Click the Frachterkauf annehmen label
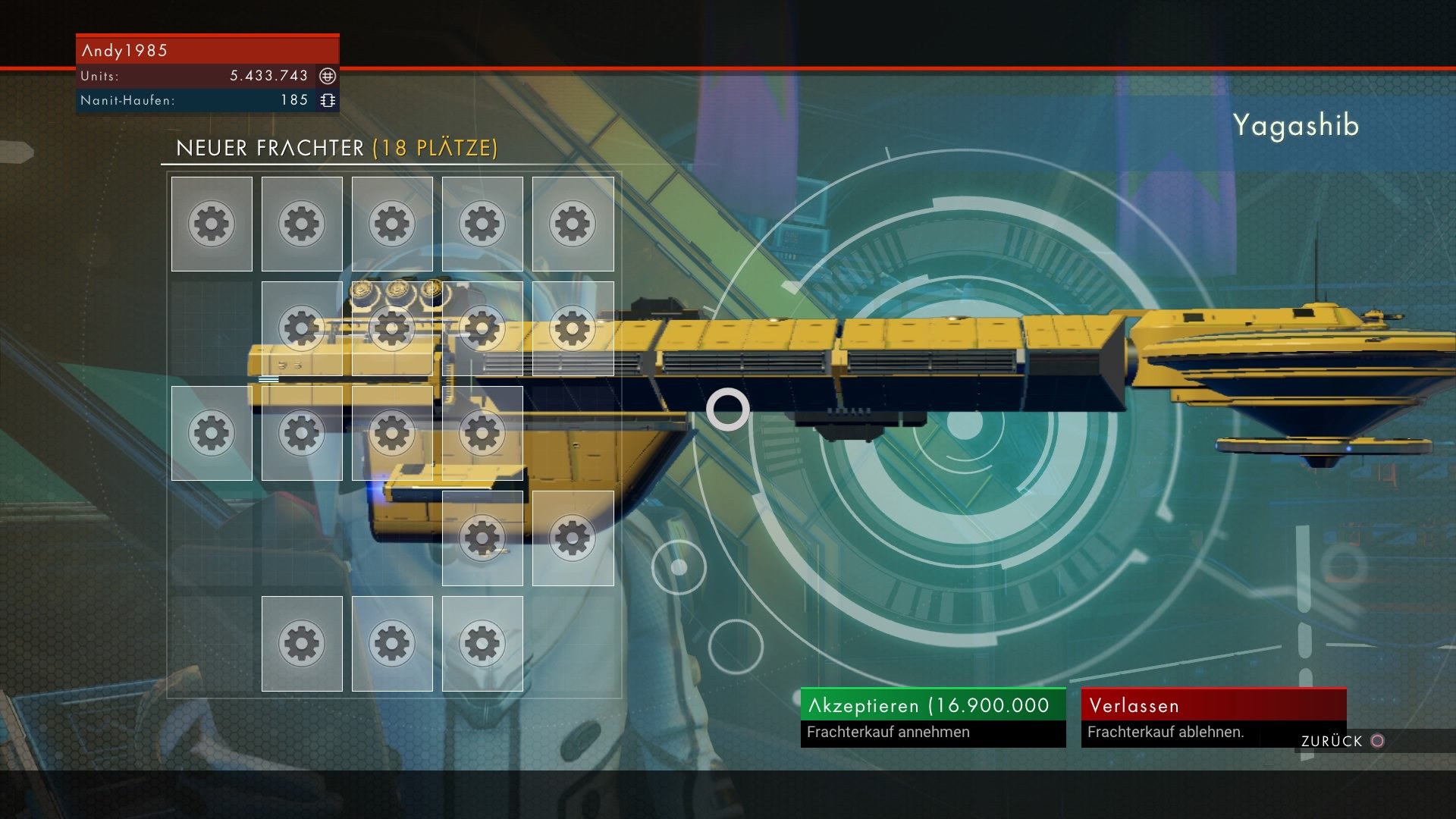Image resolution: width=1456 pixels, height=819 pixels. coord(889,733)
